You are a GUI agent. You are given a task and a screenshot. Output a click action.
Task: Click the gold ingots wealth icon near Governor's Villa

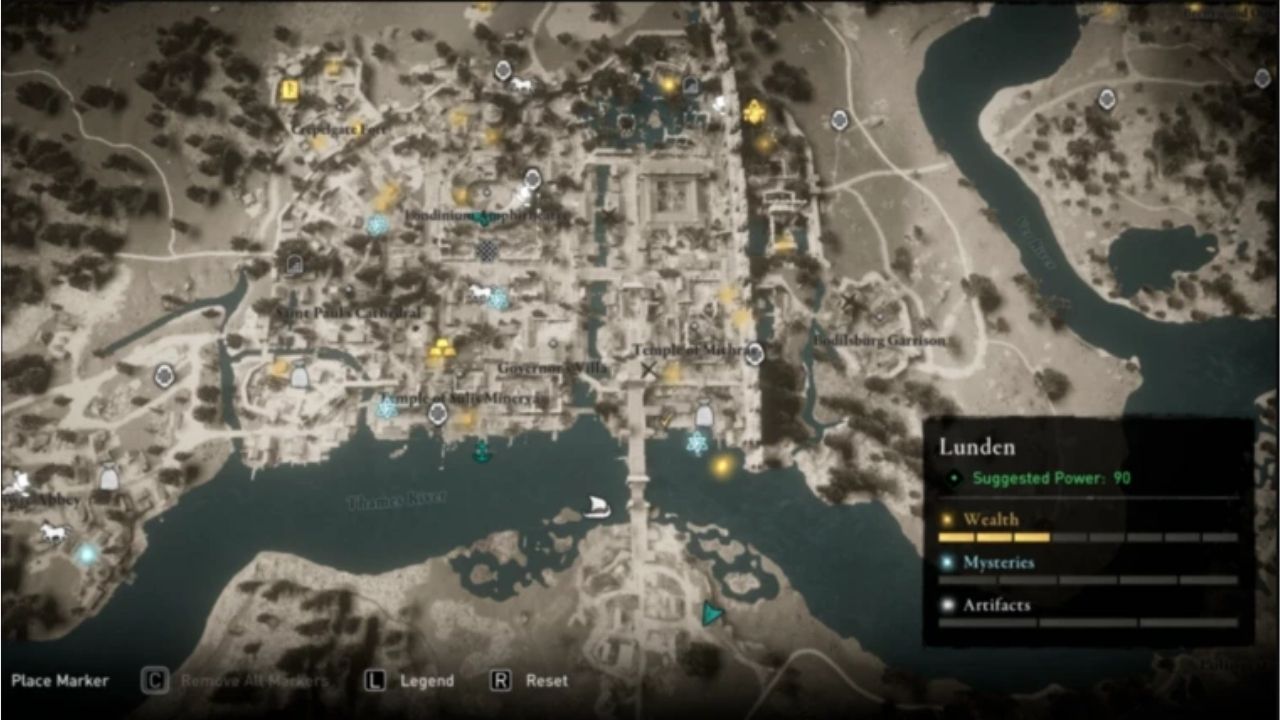441,347
